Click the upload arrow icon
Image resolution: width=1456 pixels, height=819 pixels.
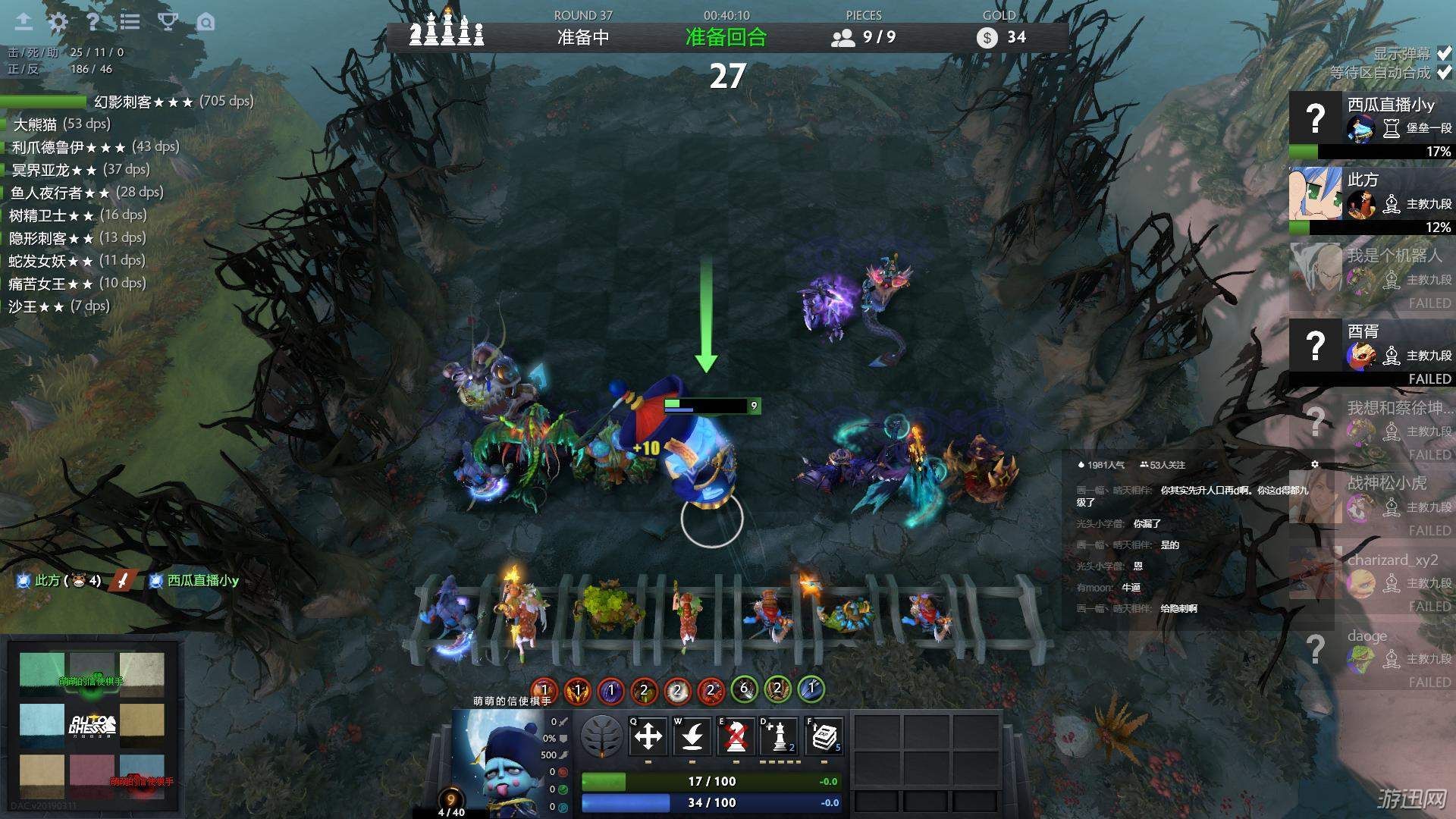tap(24, 22)
